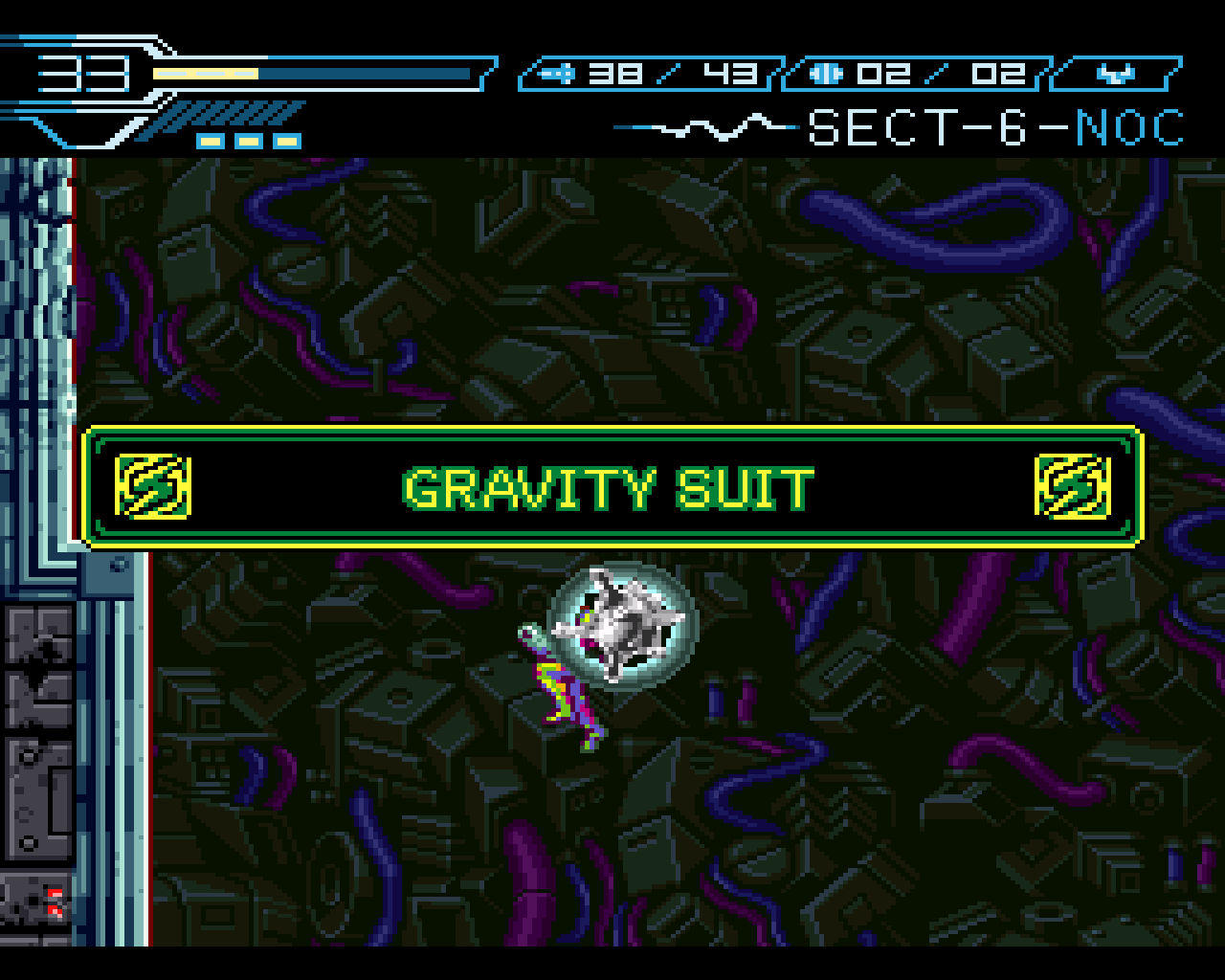Toggle the first blue indicator square under the energy bar
1225x980 pixels.
coord(210,140)
